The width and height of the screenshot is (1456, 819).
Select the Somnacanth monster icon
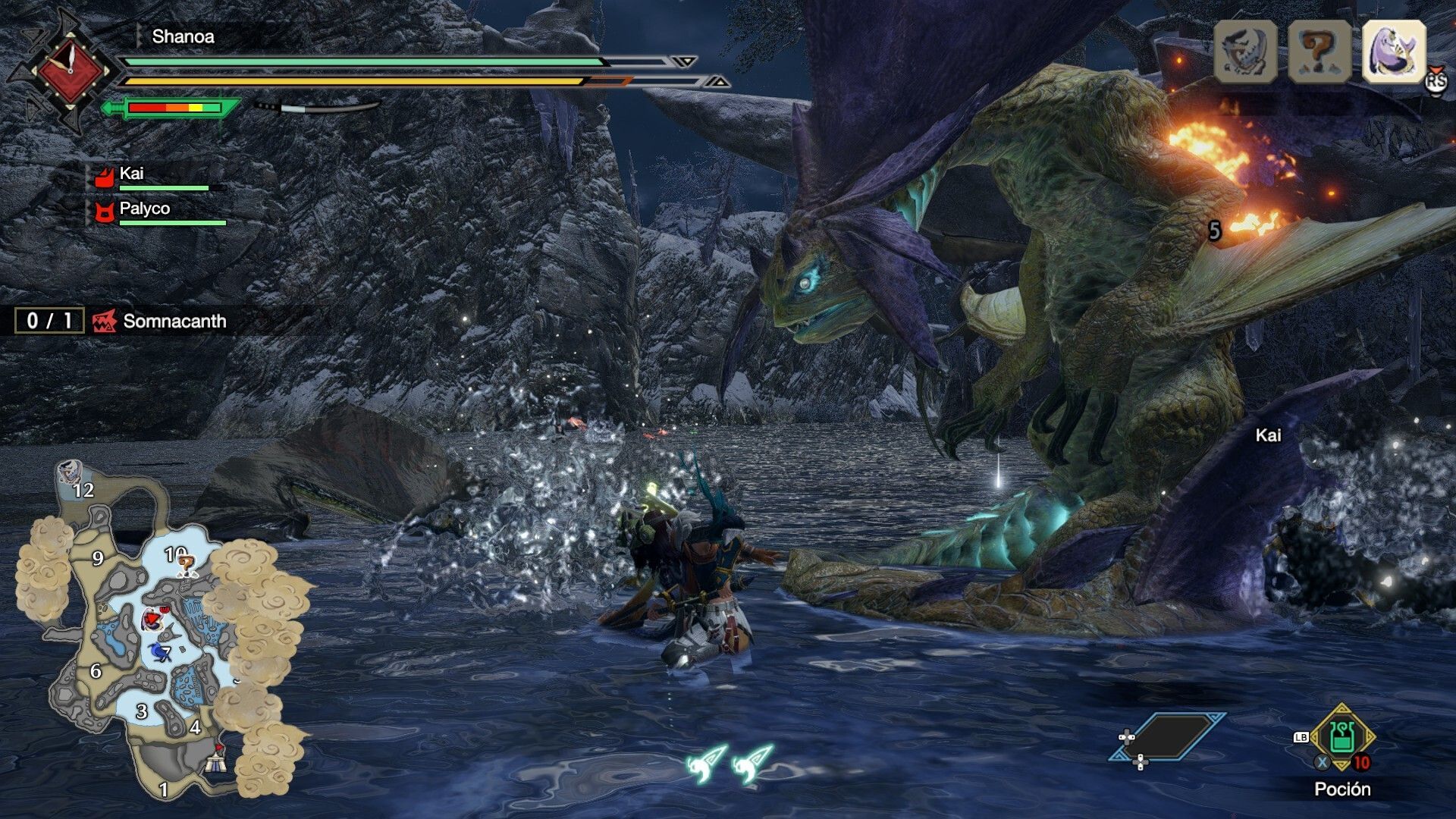tap(1394, 51)
